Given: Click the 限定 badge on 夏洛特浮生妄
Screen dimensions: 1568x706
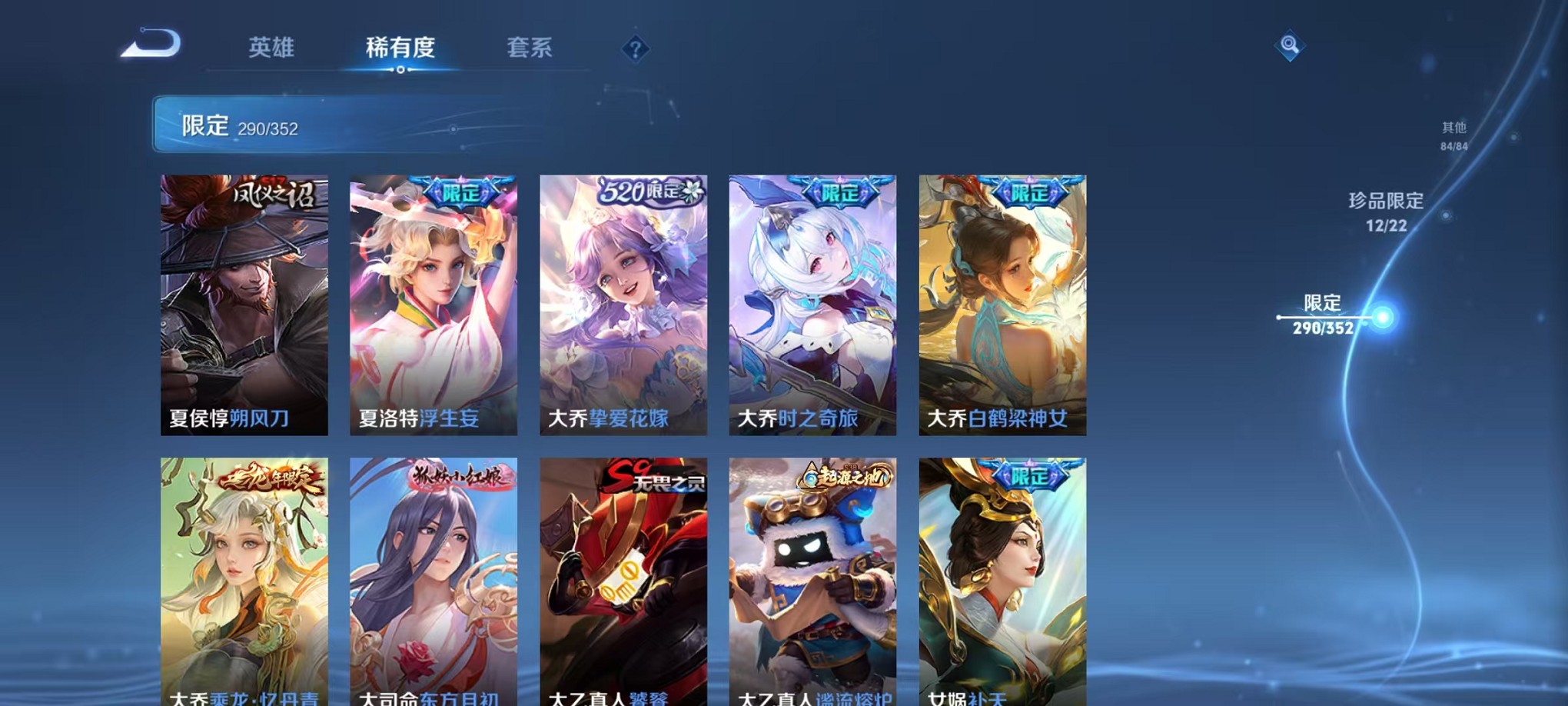Looking at the screenshot, I should click(x=460, y=194).
